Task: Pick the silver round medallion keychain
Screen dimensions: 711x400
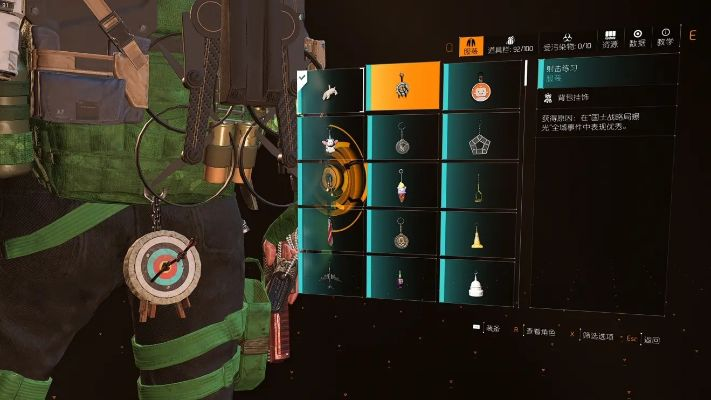Action: (403, 139)
